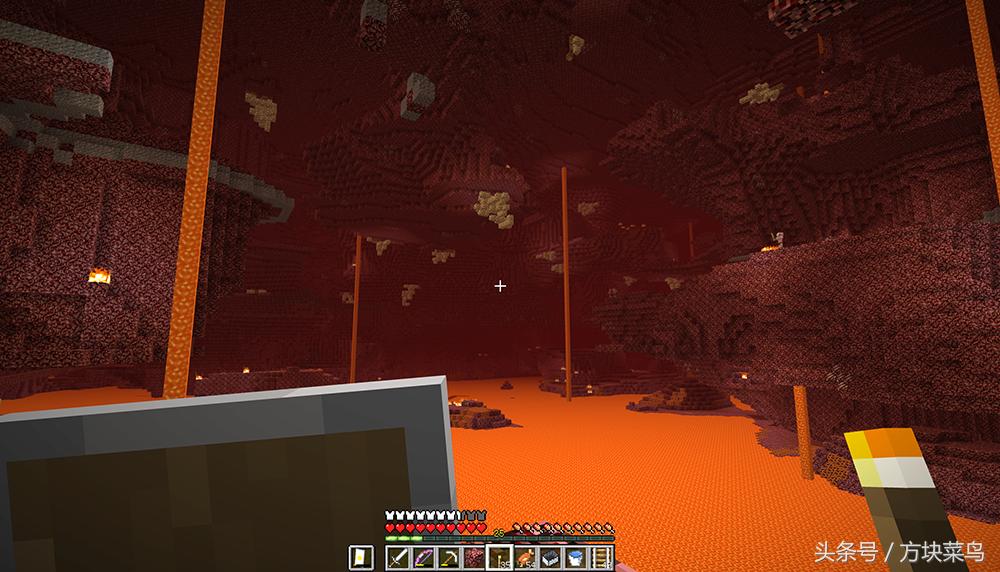Select the netherrack block slot
1000x572 pixels.
pos(474,558)
